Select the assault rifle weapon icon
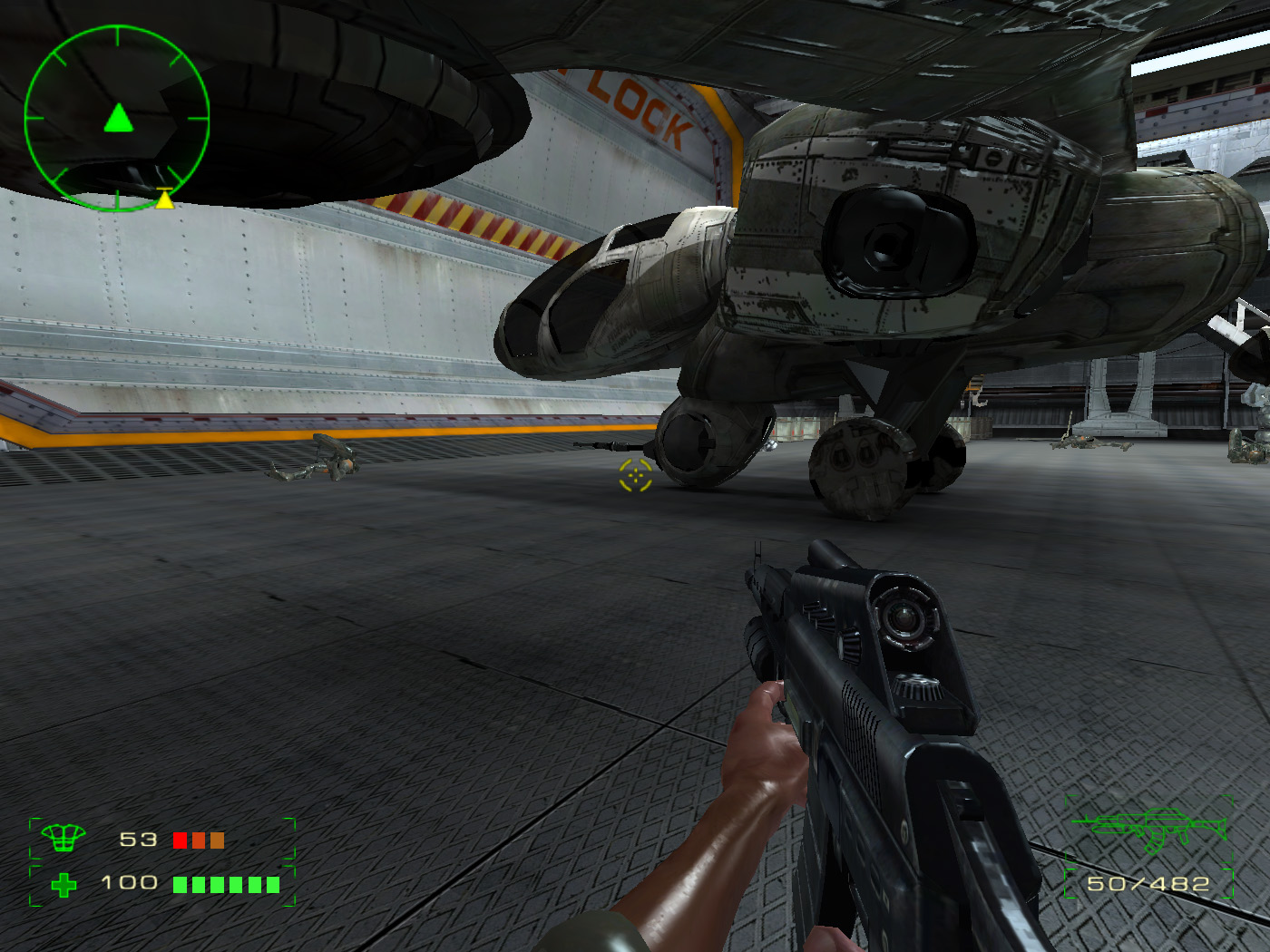The height and width of the screenshot is (952, 1270). coord(1148,828)
